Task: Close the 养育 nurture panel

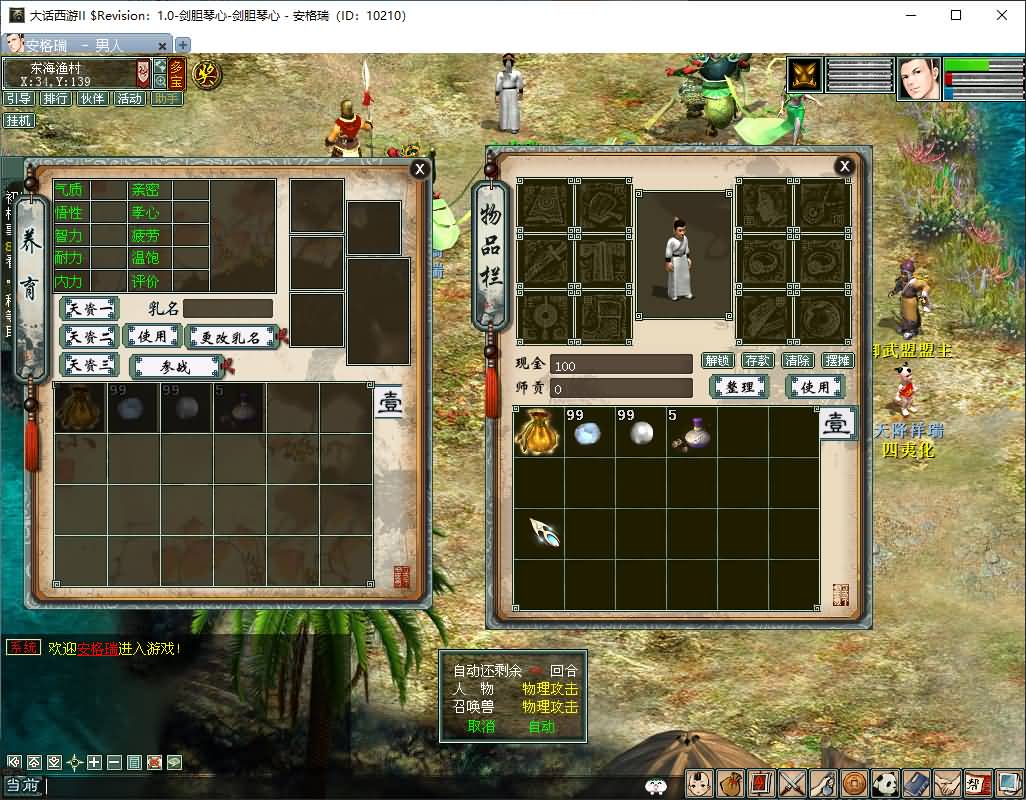Action: point(420,169)
